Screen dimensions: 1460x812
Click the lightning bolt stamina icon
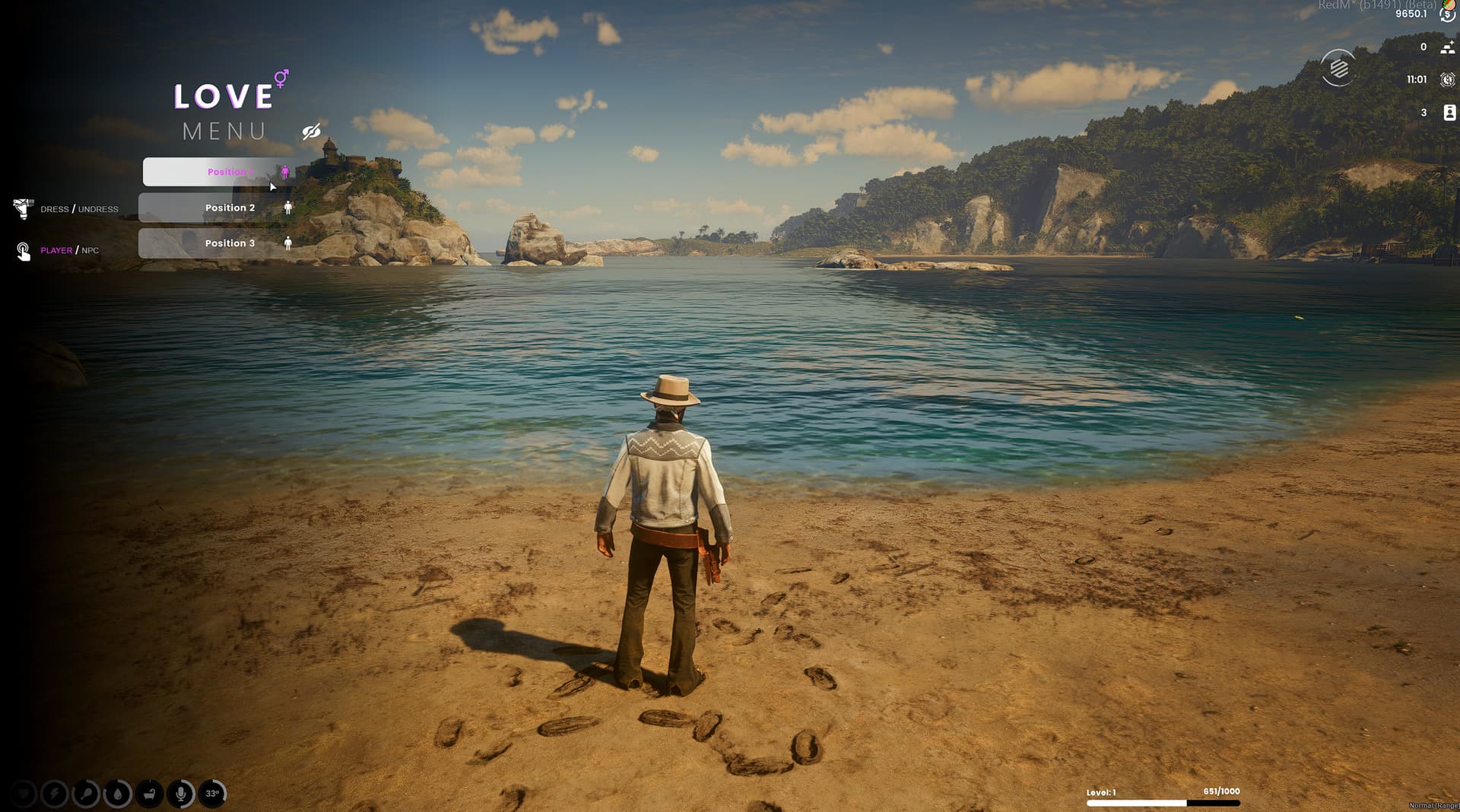(54, 794)
